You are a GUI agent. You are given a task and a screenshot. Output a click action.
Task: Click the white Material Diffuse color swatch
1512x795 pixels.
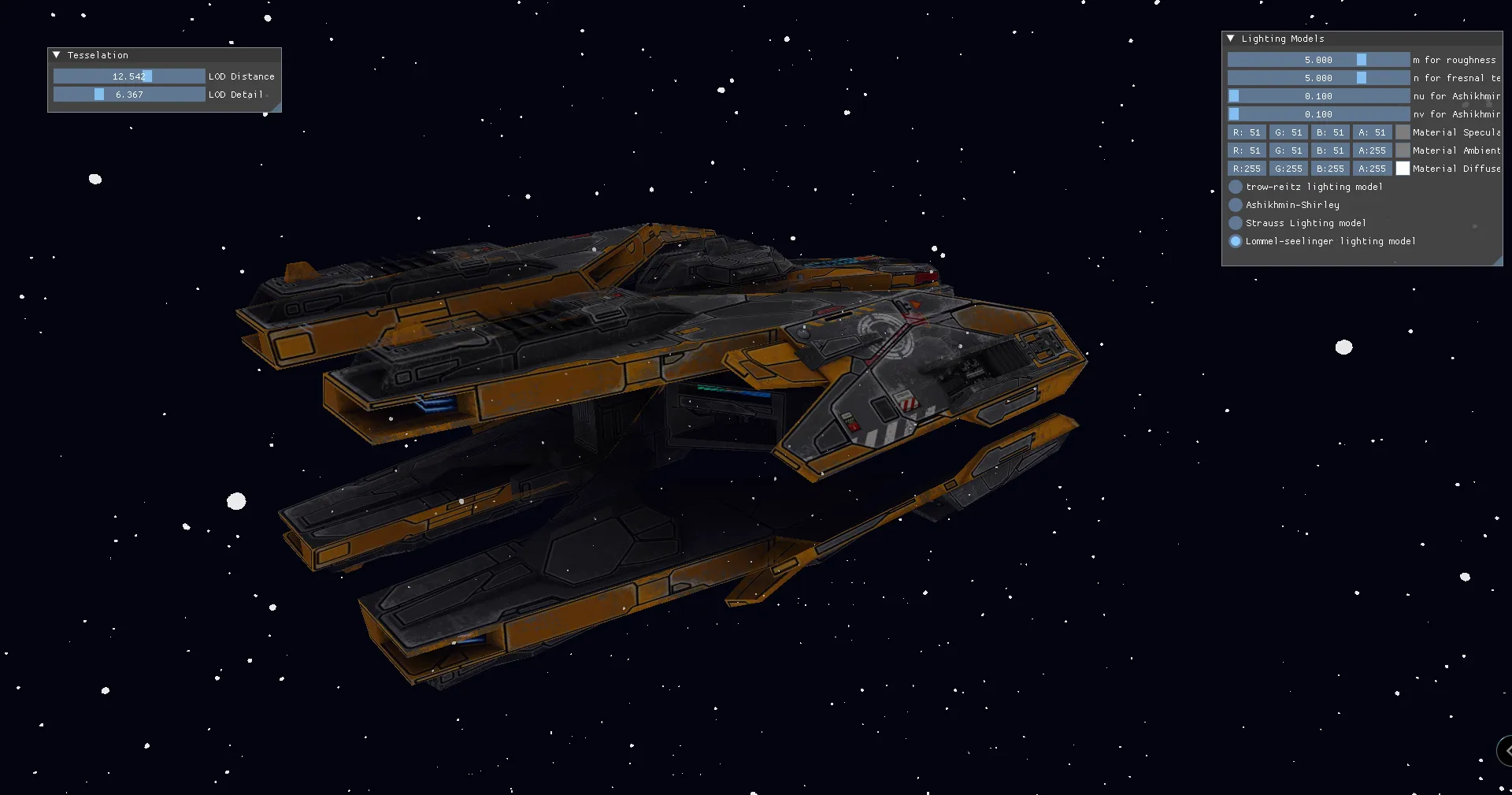(1402, 168)
